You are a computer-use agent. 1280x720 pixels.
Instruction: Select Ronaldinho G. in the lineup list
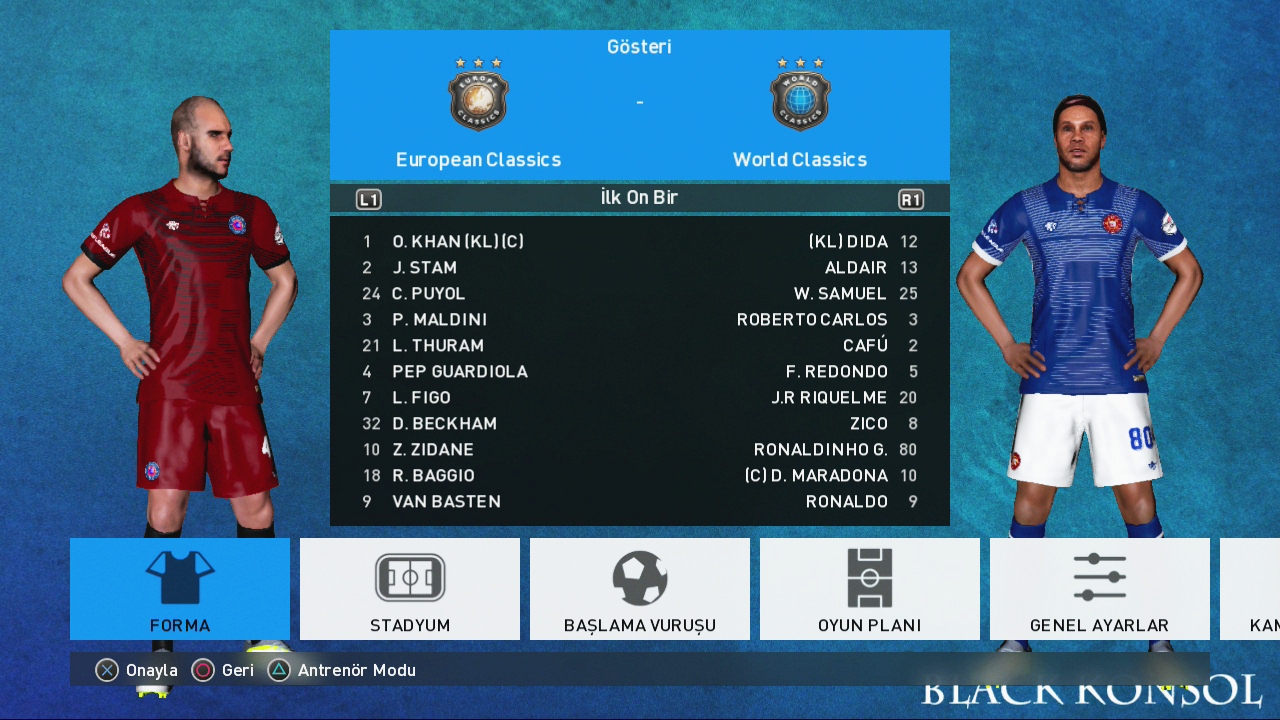pos(820,450)
